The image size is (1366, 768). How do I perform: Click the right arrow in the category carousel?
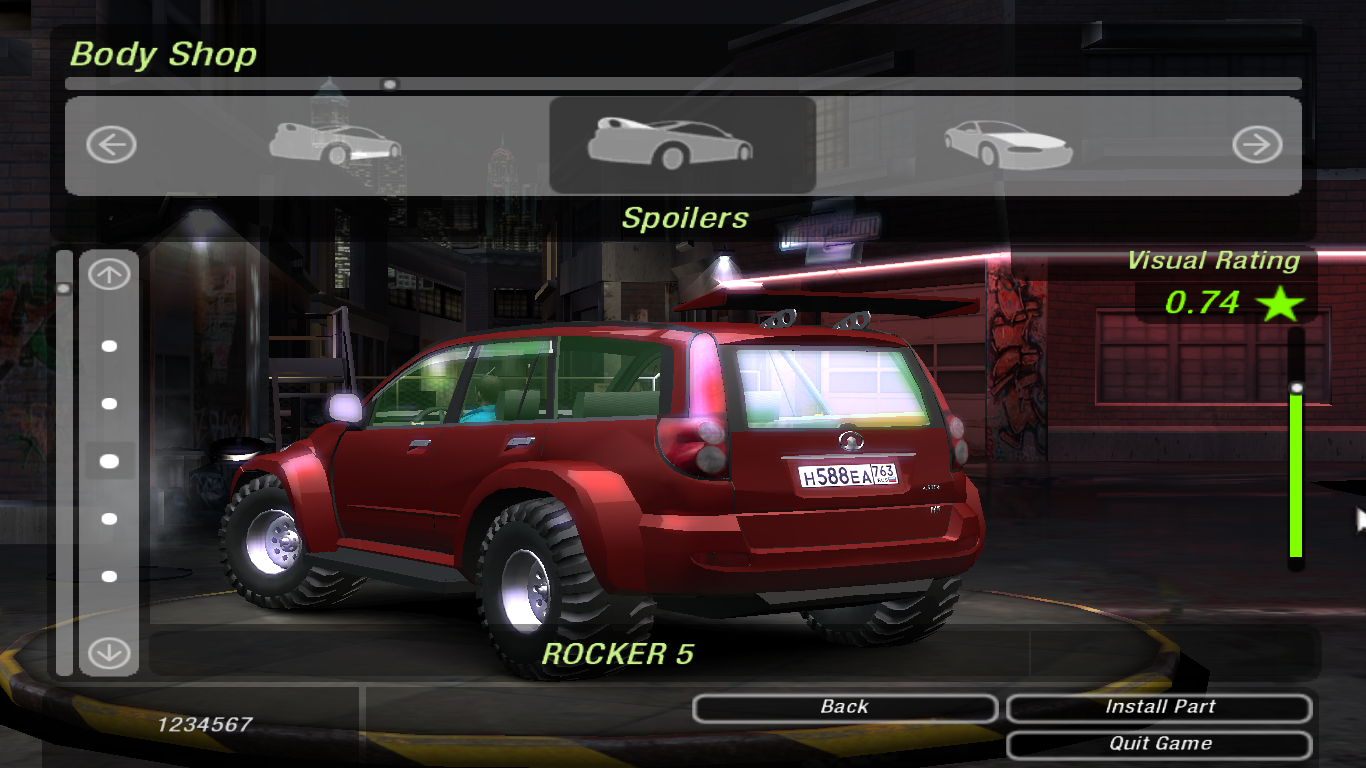[1256, 146]
